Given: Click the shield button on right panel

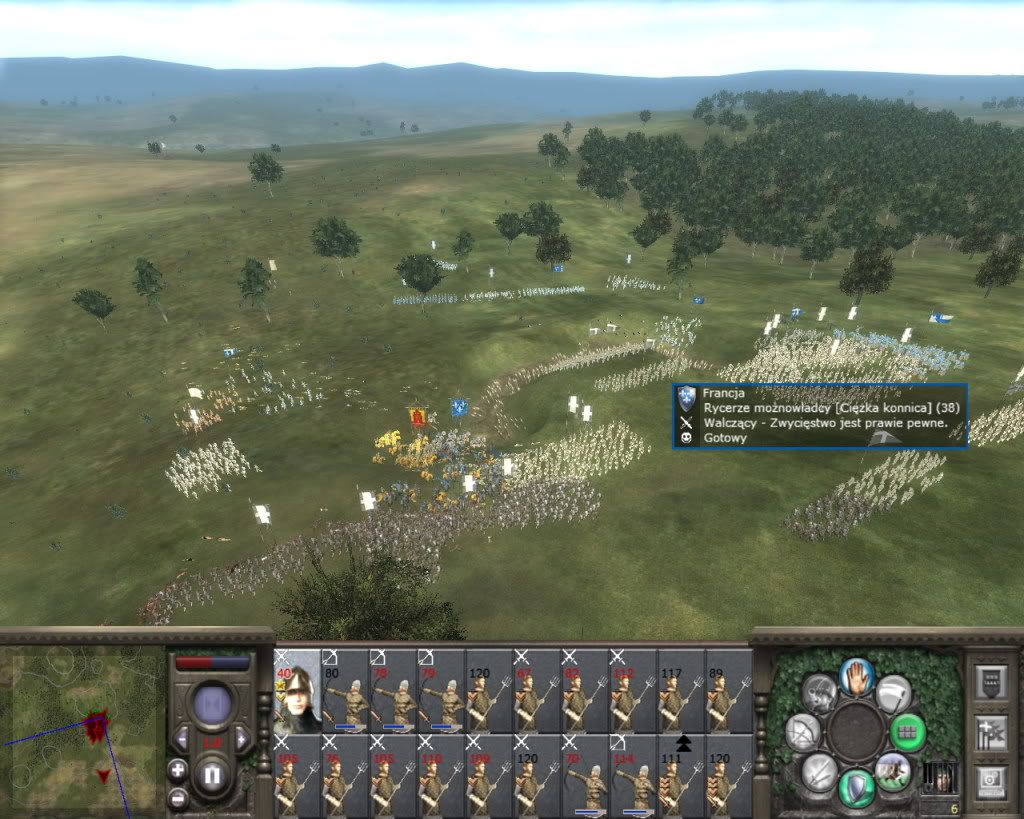Looking at the screenshot, I should coord(991,682).
